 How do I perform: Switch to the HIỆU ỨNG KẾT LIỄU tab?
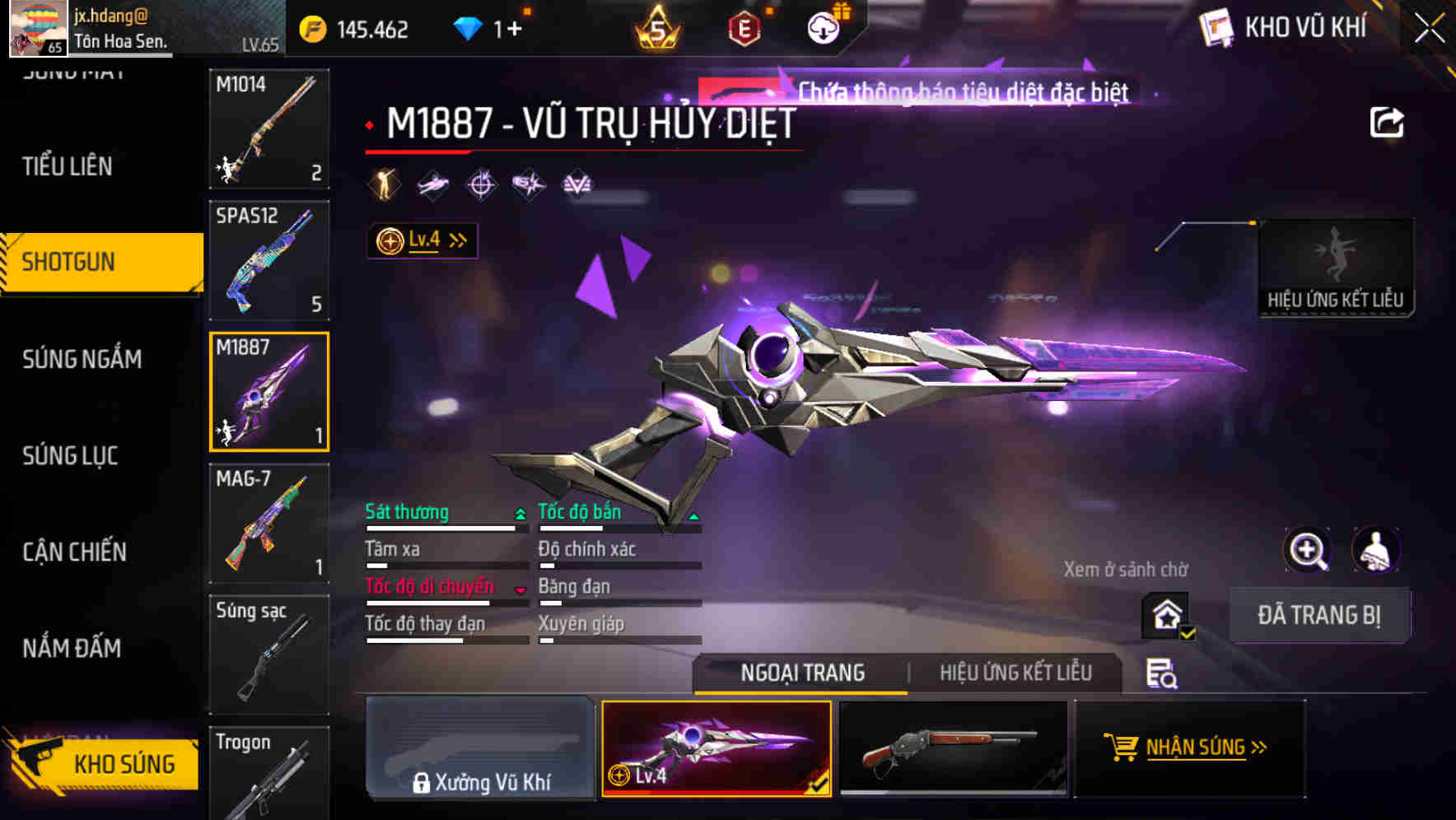tap(1015, 673)
